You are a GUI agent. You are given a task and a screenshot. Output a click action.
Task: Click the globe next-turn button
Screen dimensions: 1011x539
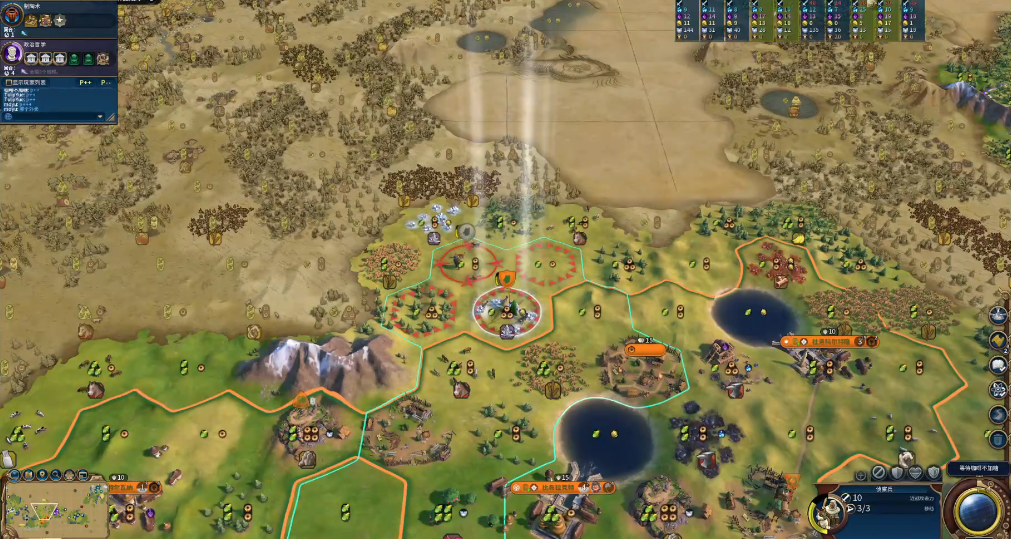tap(978, 510)
